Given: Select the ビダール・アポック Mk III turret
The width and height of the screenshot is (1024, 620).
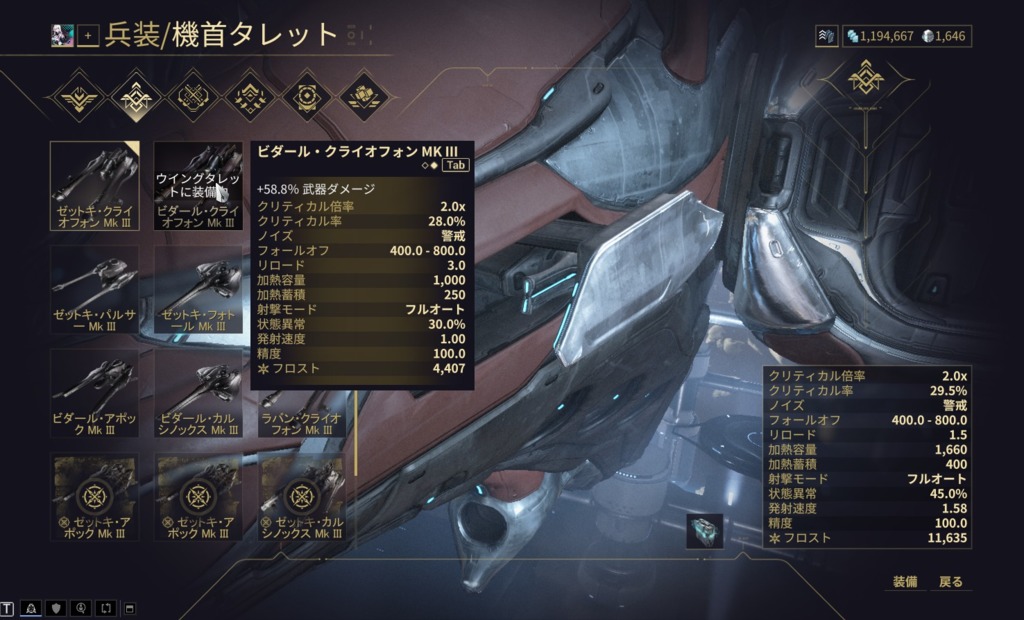Looking at the screenshot, I should (97, 393).
